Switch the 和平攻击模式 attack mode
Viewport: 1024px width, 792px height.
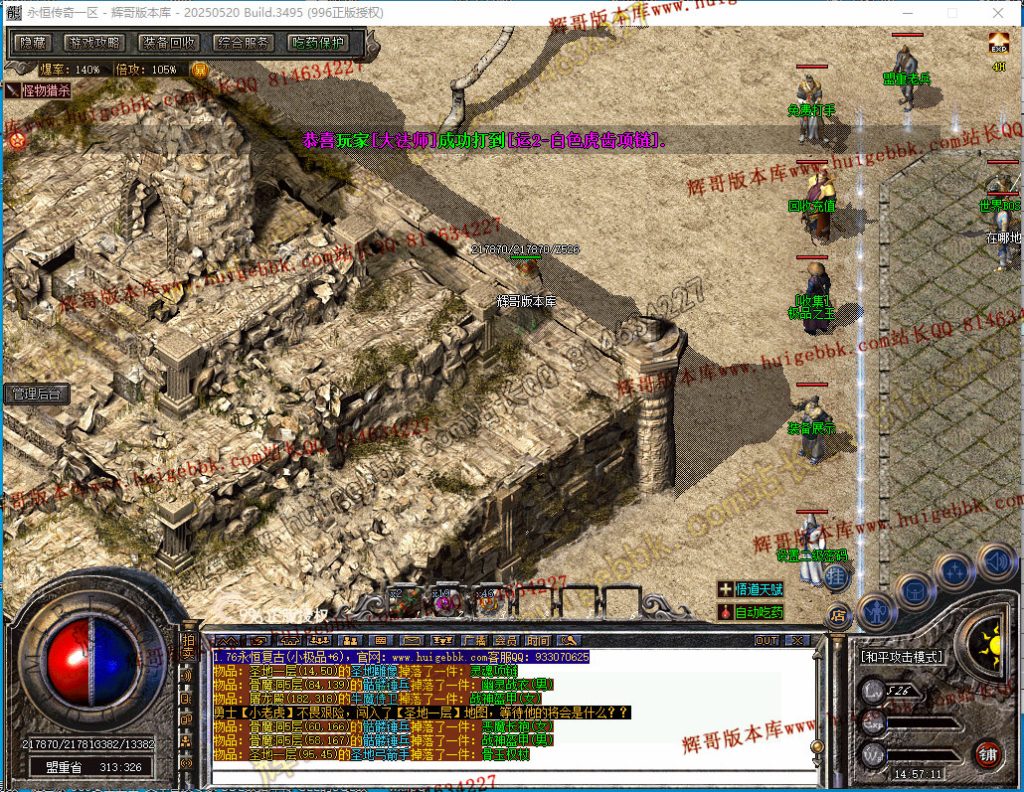coord(900,657)
